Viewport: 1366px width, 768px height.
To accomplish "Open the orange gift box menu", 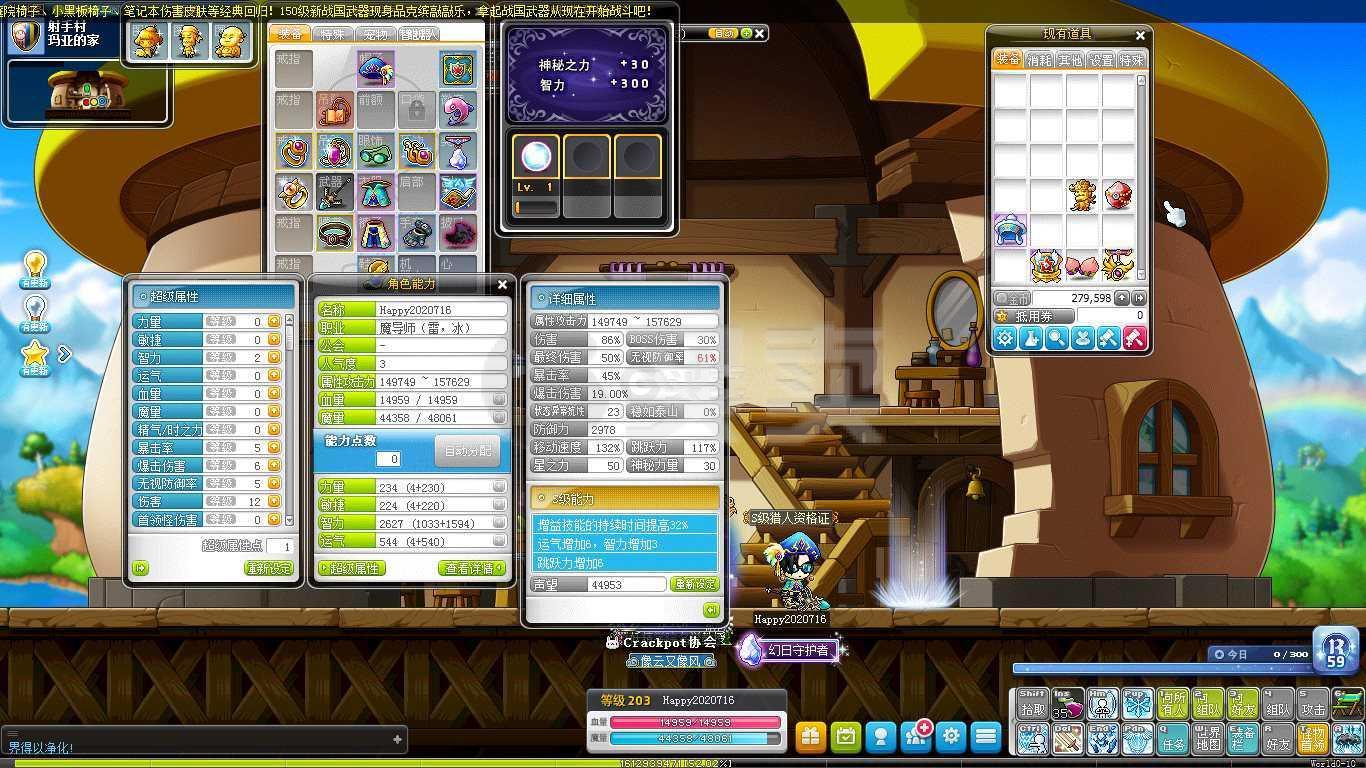I will click(810, 737).
